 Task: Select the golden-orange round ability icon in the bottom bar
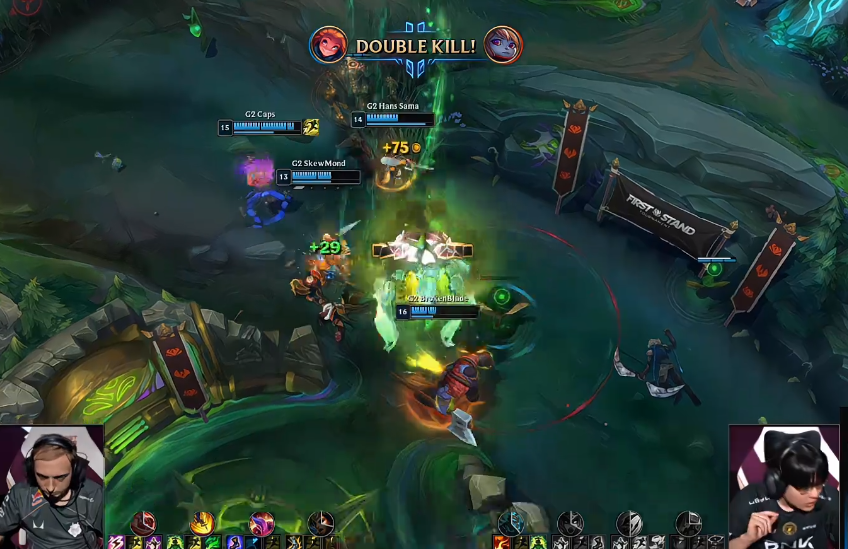pos(203,522)
